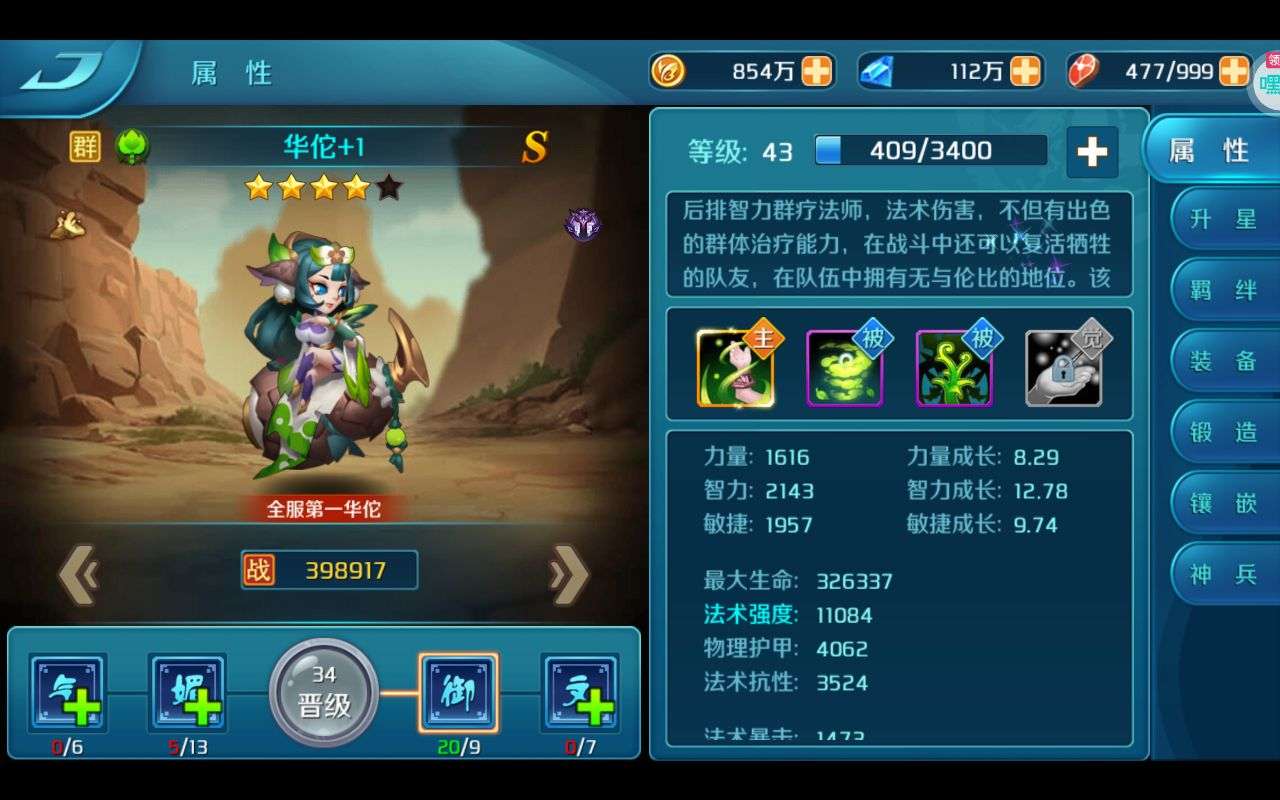Viewport: 1280px width, 800px height.
Task: Select the 媚 rune slot
Action: coord(187,692)
